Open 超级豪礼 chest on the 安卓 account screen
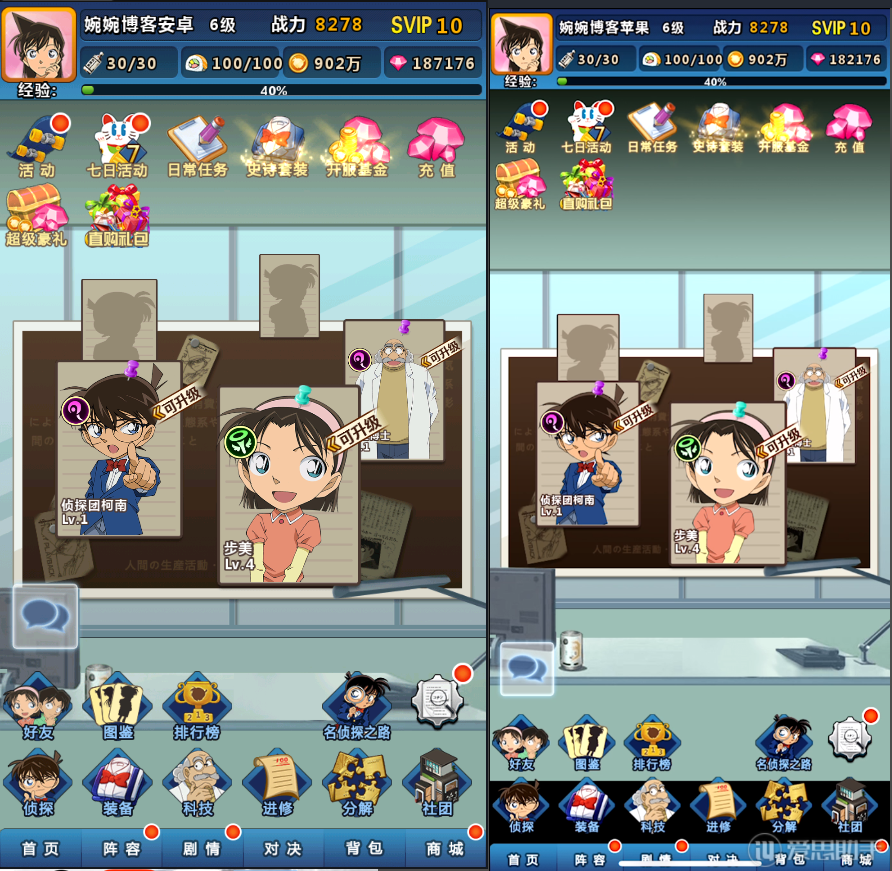The height and width of the screenshot is (871, 892). (37, 214)
